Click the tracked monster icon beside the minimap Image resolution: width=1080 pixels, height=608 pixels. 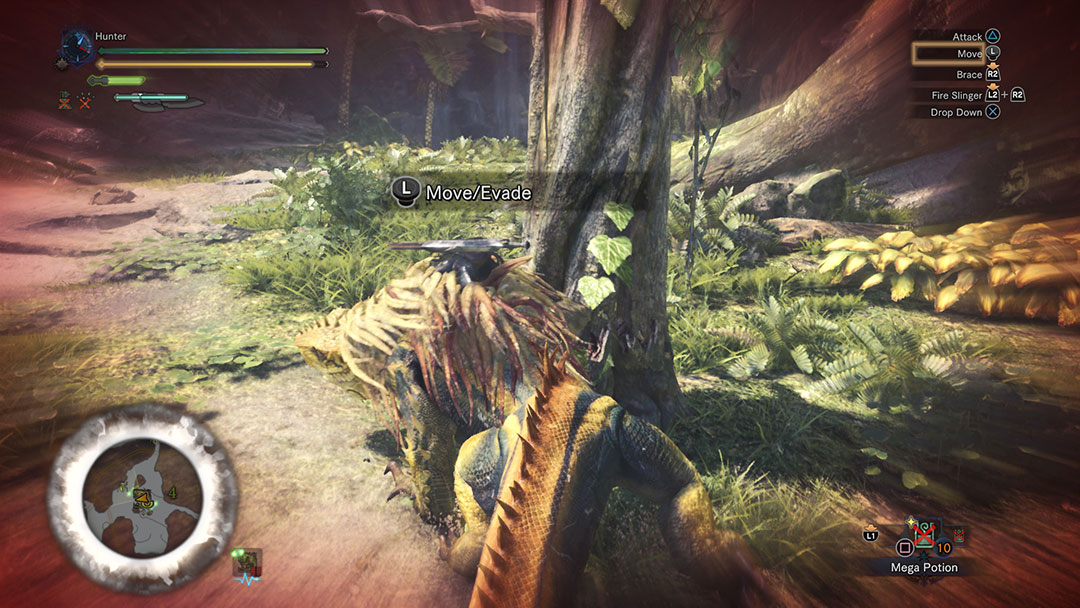pyautogui.click(x=246, y=564)
